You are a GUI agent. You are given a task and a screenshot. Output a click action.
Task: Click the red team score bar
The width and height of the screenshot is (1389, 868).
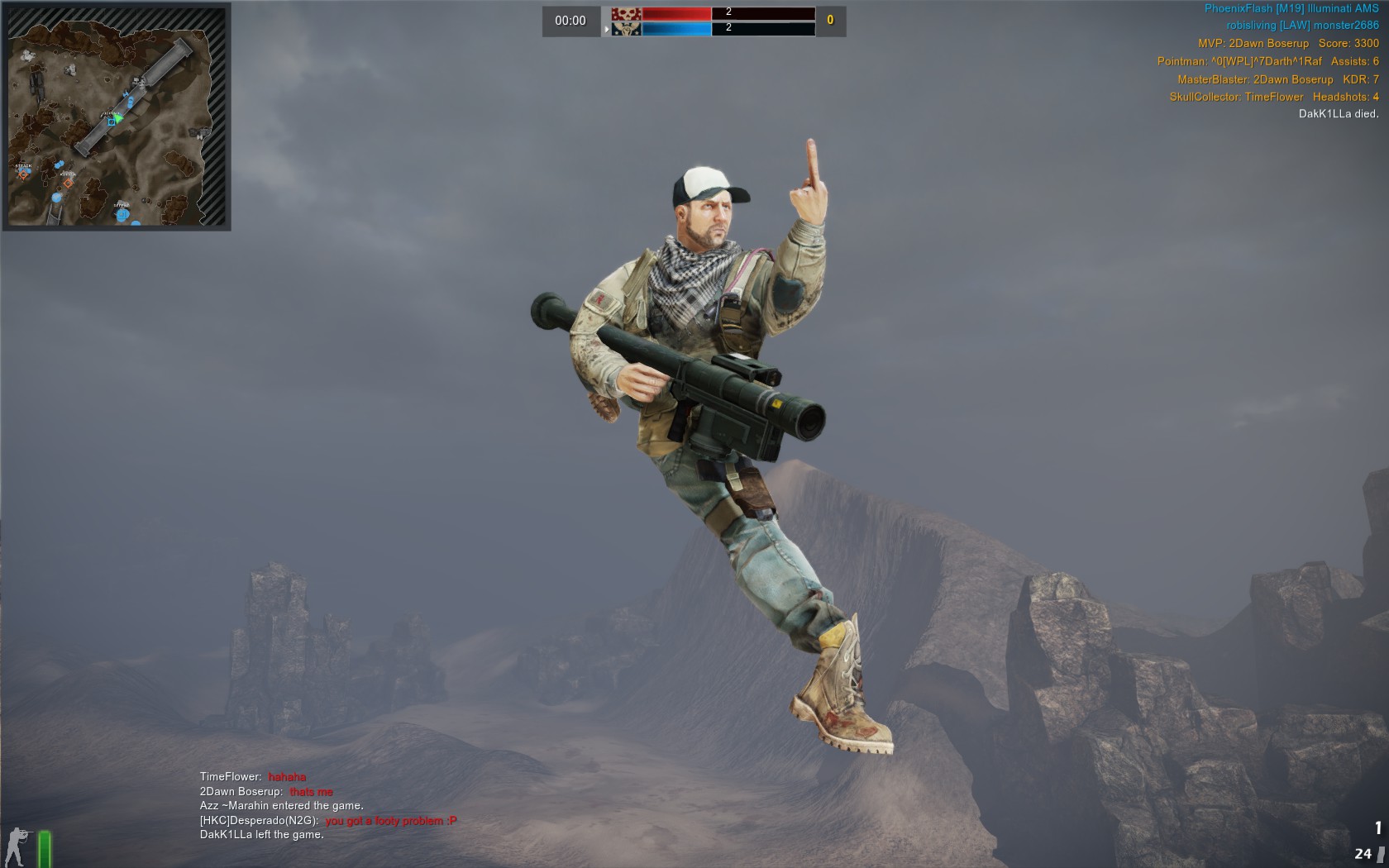pos(678,14)
